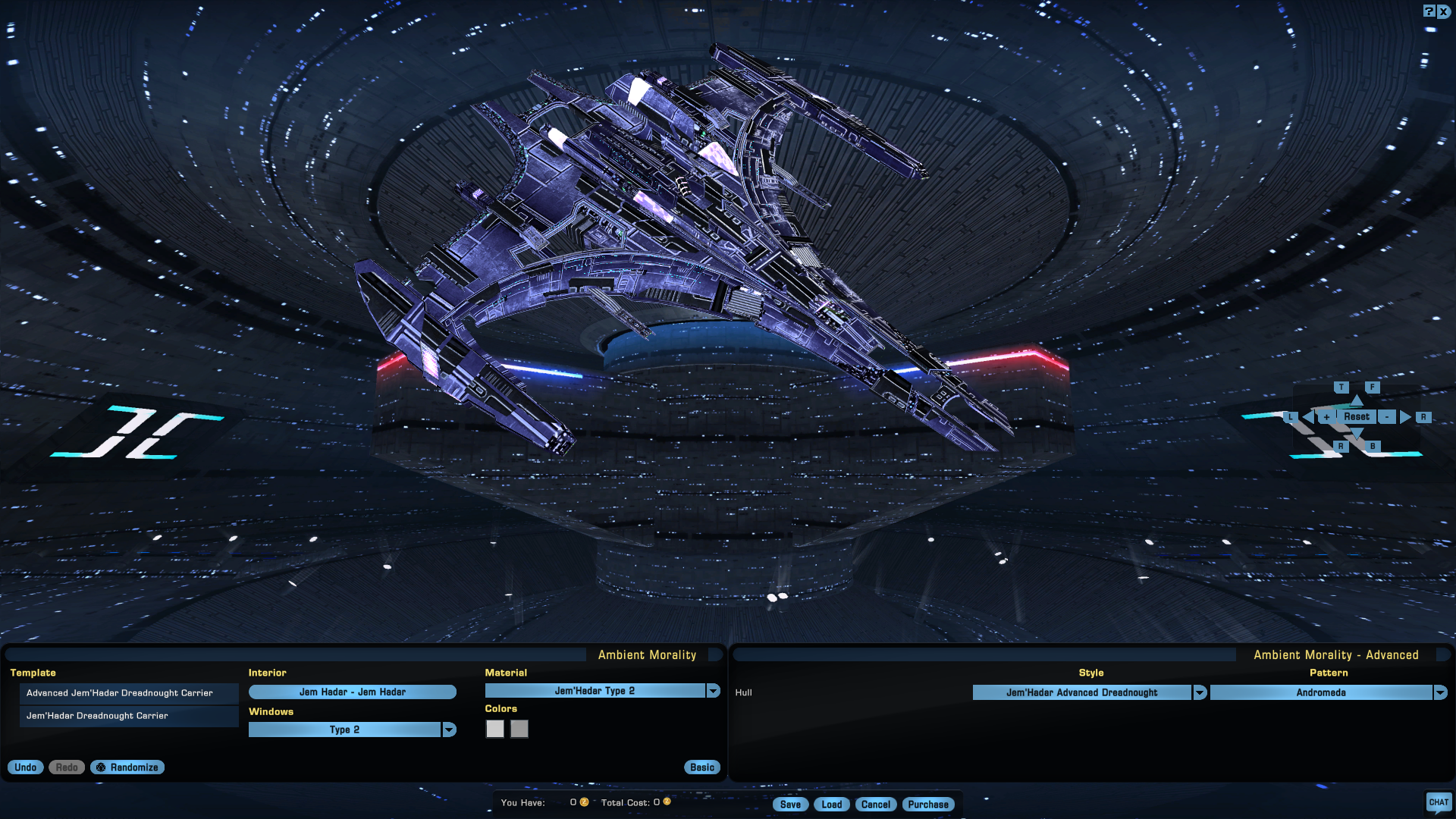Open the chat window

(1439, 802)
